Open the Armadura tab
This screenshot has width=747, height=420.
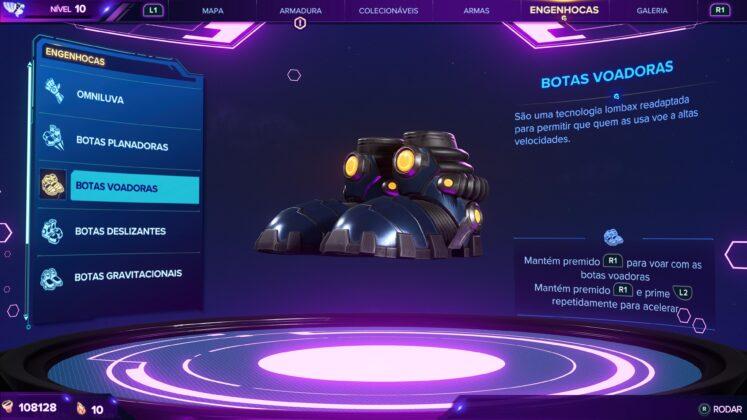click(300, 10)
